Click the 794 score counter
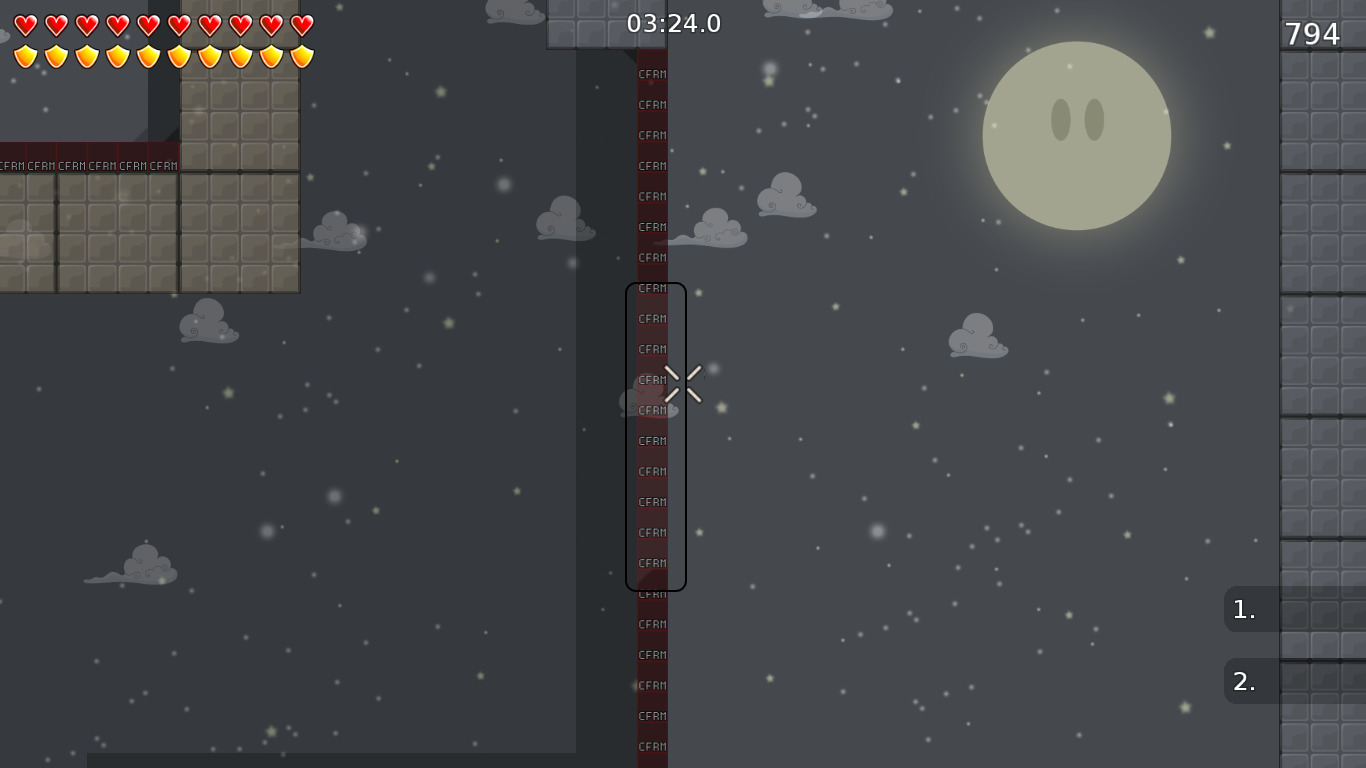 point(1314,33)
